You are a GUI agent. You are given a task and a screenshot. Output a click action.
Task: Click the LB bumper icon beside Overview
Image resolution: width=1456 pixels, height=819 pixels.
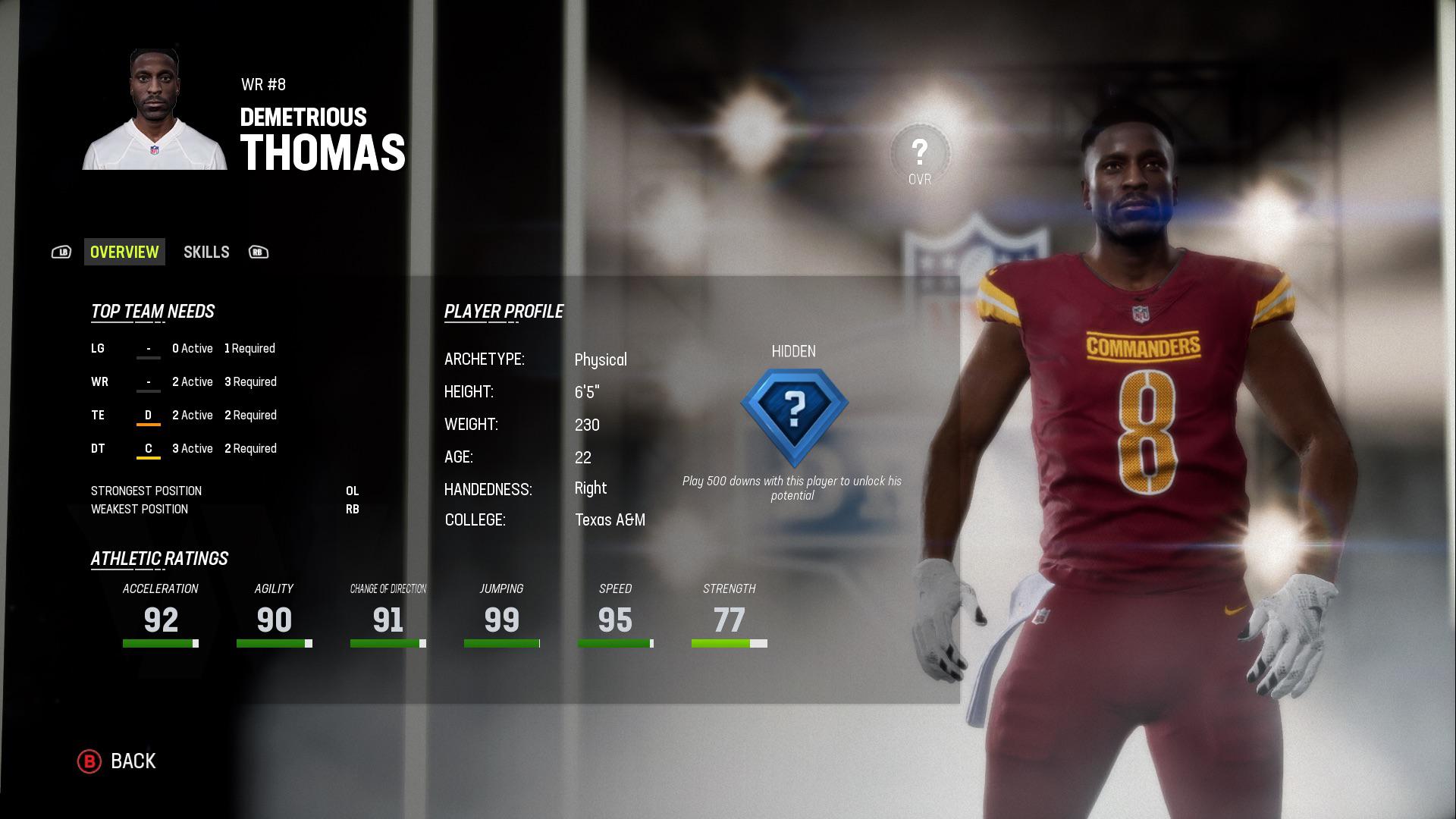(63, 252)
